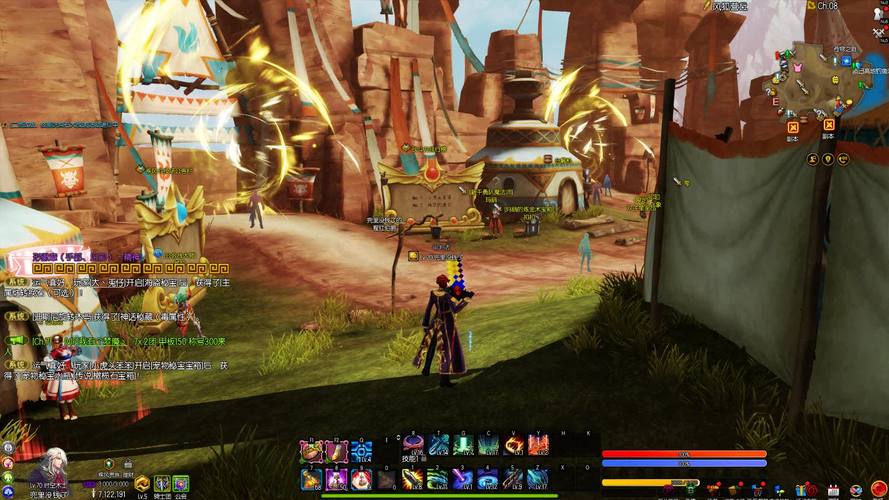
Task: Open the knight order emblem icon
Action: click(x=161, y=483)
